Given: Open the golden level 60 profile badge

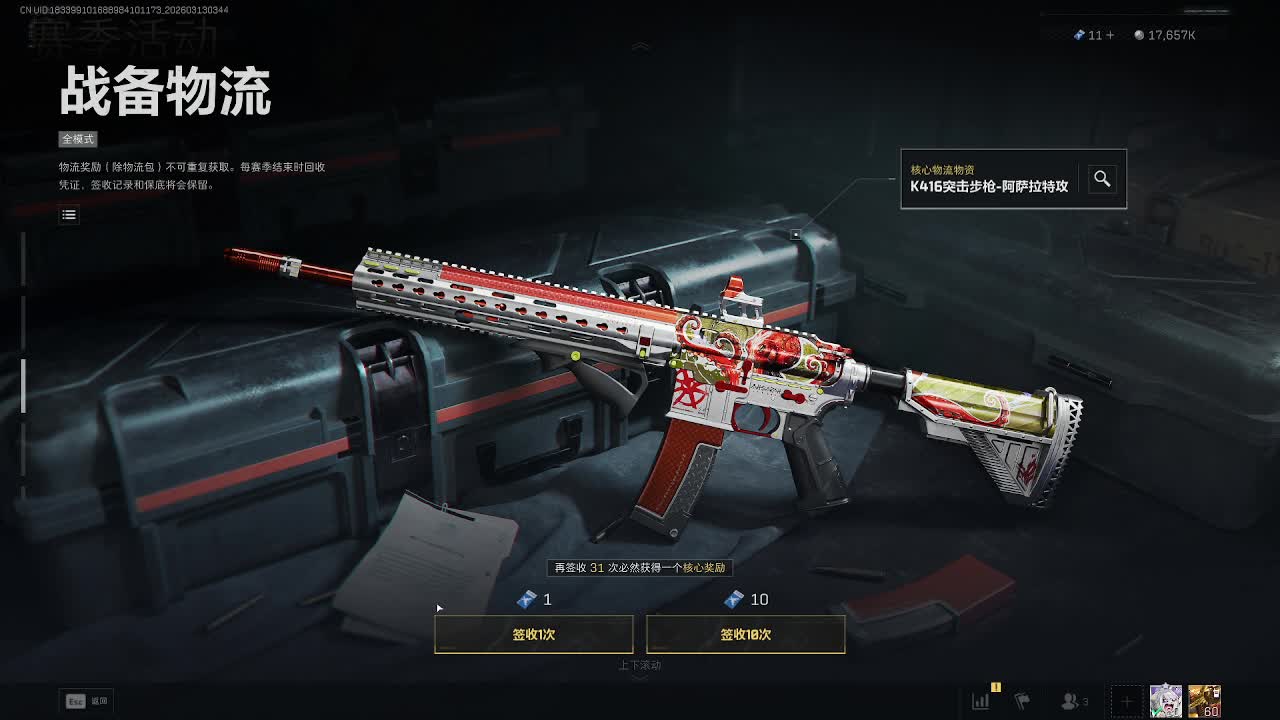Looking at the screenshot, I should pos(1204,701).
